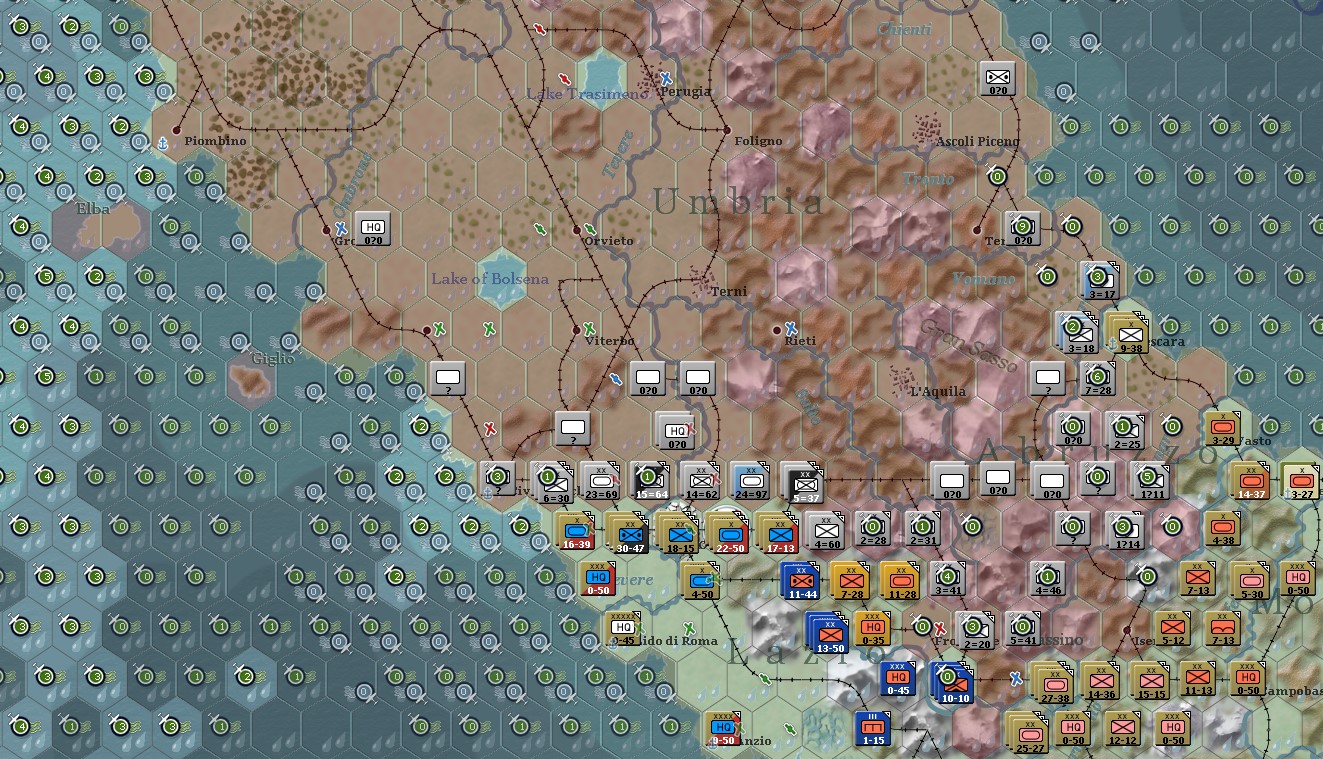The height and width of the screenshot is (759, 1323).
Task: Select the yellow 4-50 unit south of Rome
Action: [700, 578]
